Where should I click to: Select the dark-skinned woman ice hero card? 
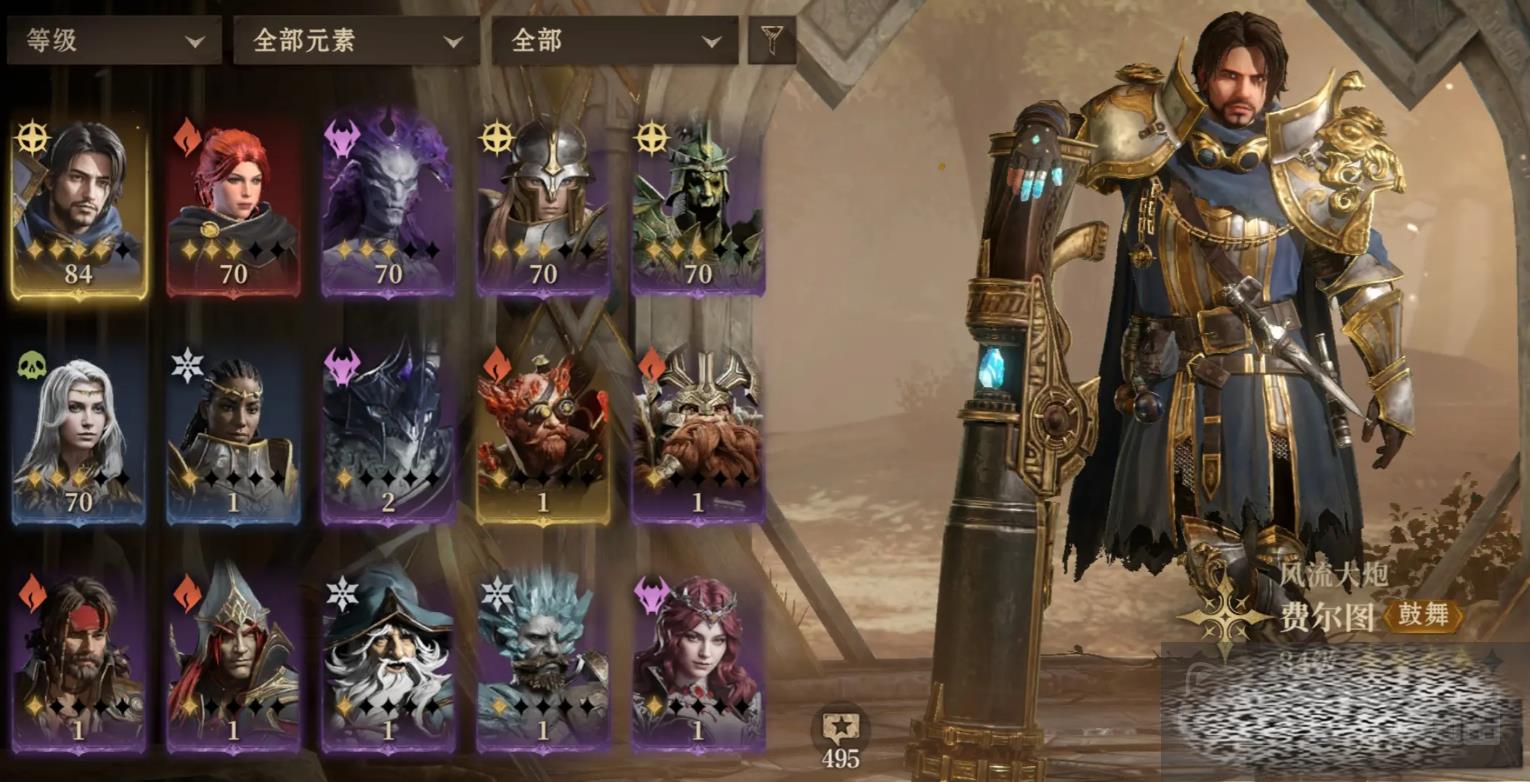(234, 435)
